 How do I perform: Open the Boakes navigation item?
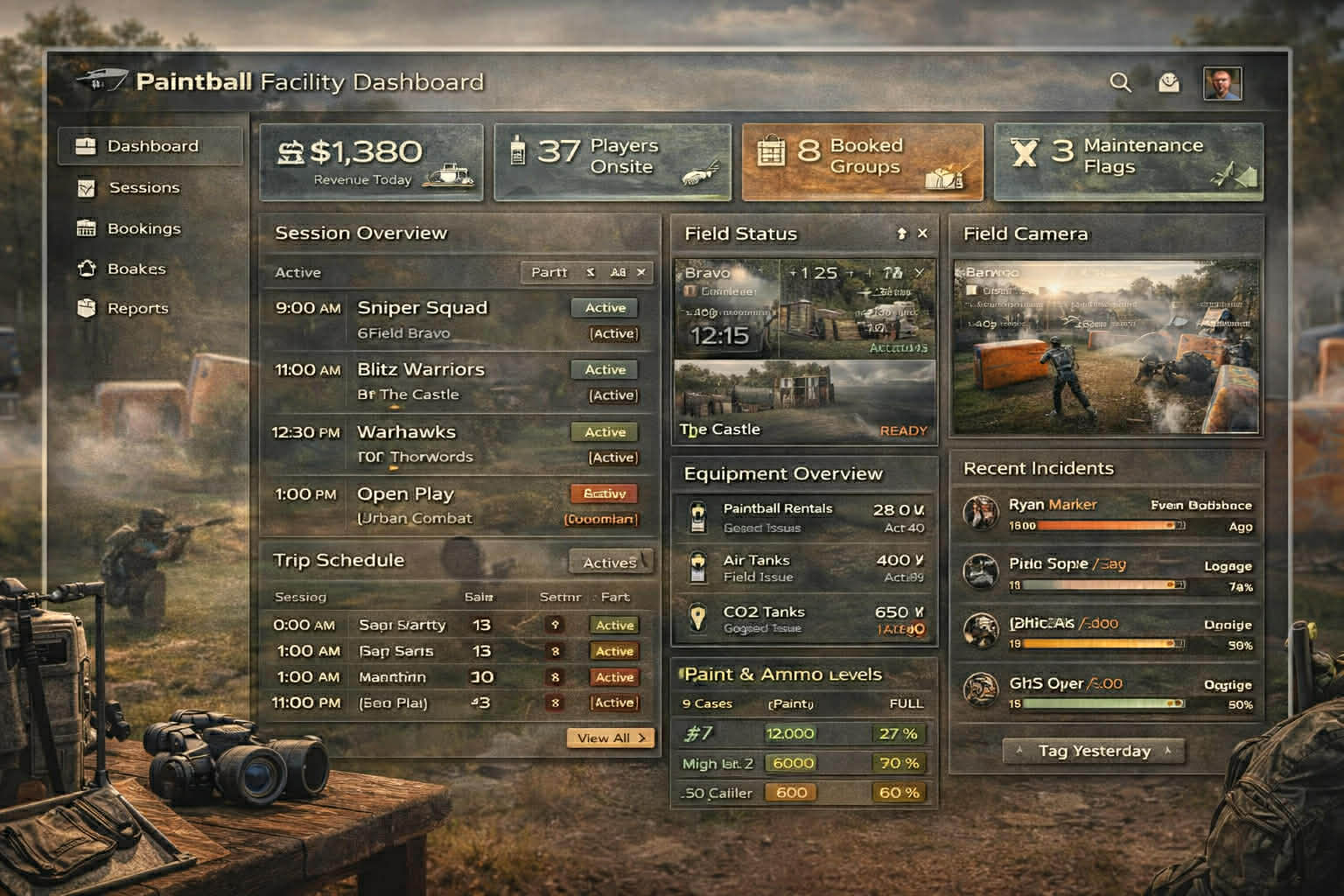(x=136, y=269)
